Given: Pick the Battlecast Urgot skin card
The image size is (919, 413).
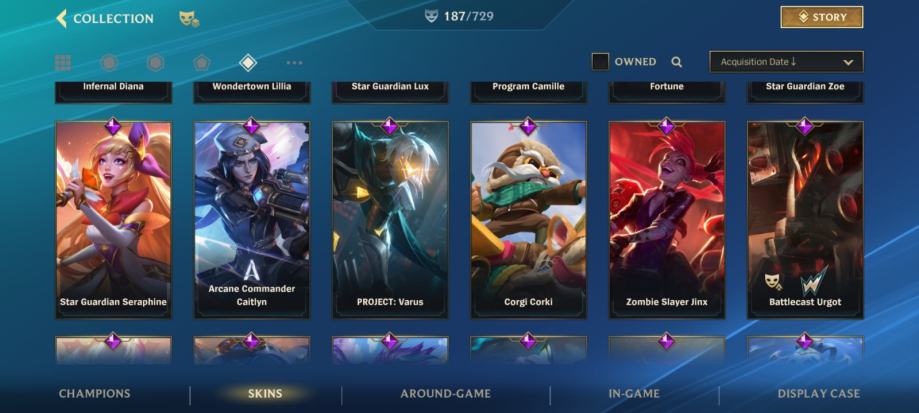Looking at the screenshot, I should (804, 220).
